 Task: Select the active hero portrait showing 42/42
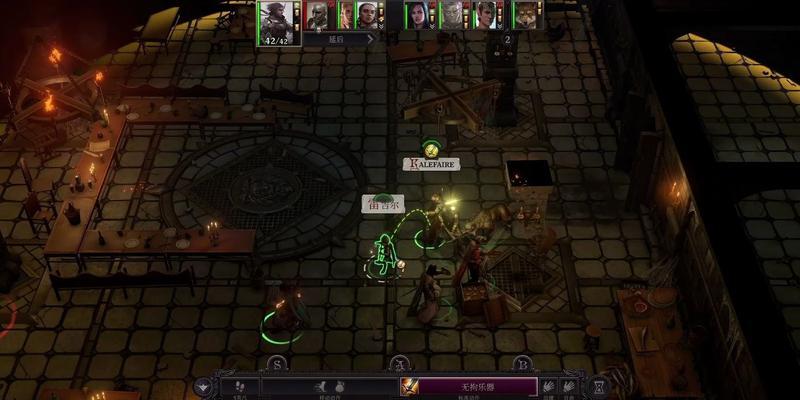[279, 21]
